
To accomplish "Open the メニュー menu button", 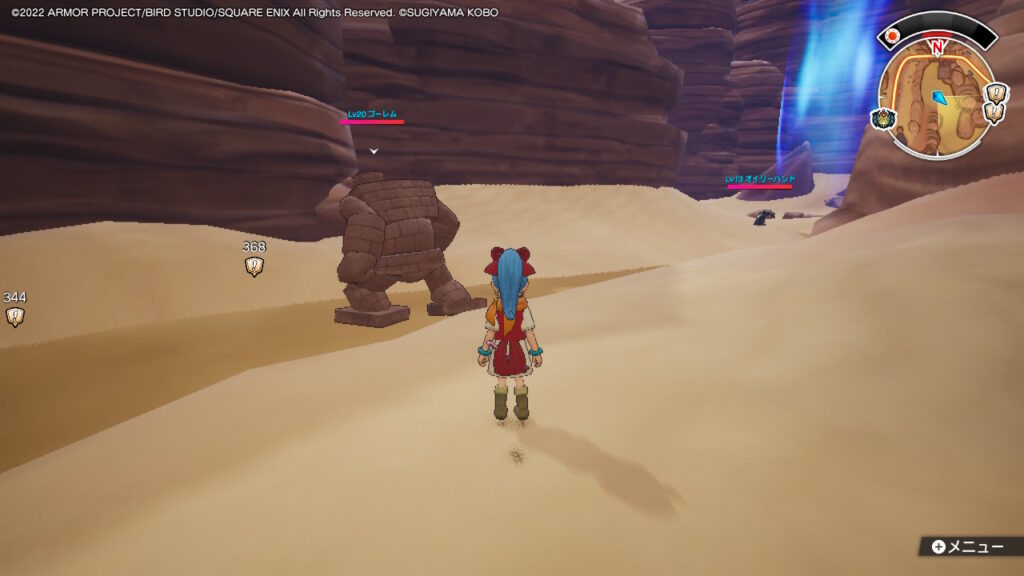I will (x=966, y=547).
